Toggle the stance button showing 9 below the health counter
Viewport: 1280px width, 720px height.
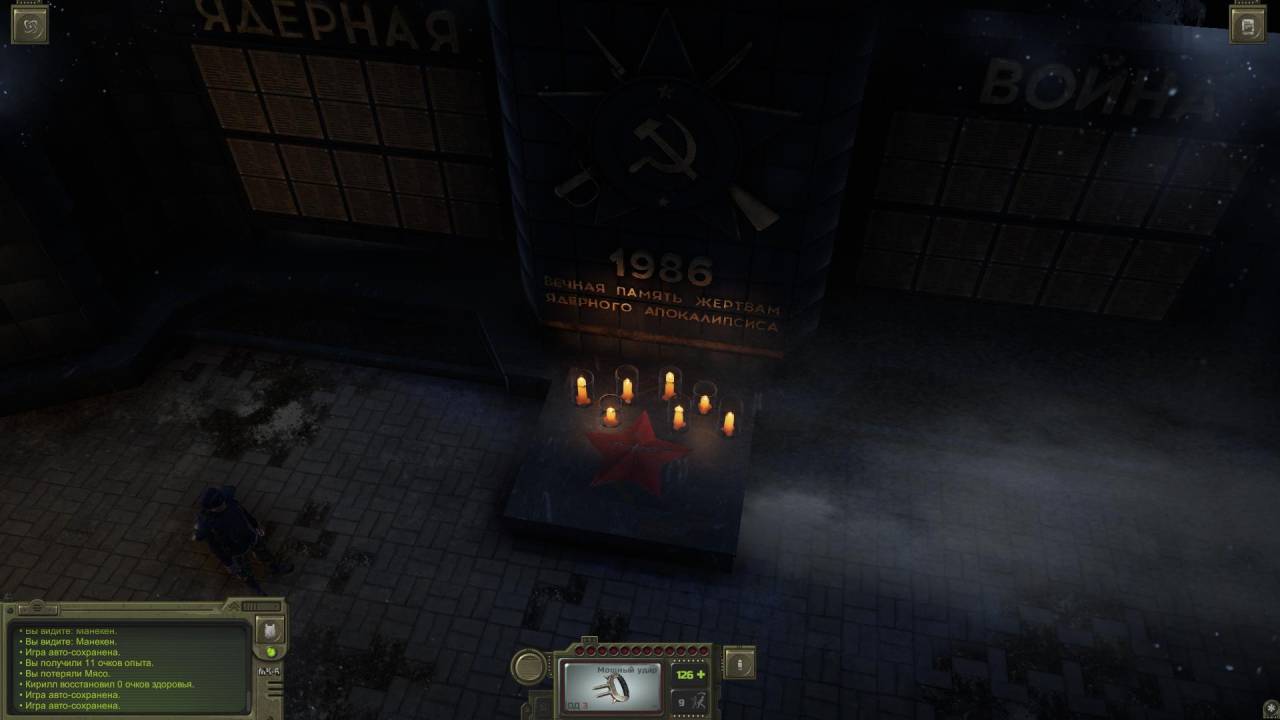click(x=688, y=702)
